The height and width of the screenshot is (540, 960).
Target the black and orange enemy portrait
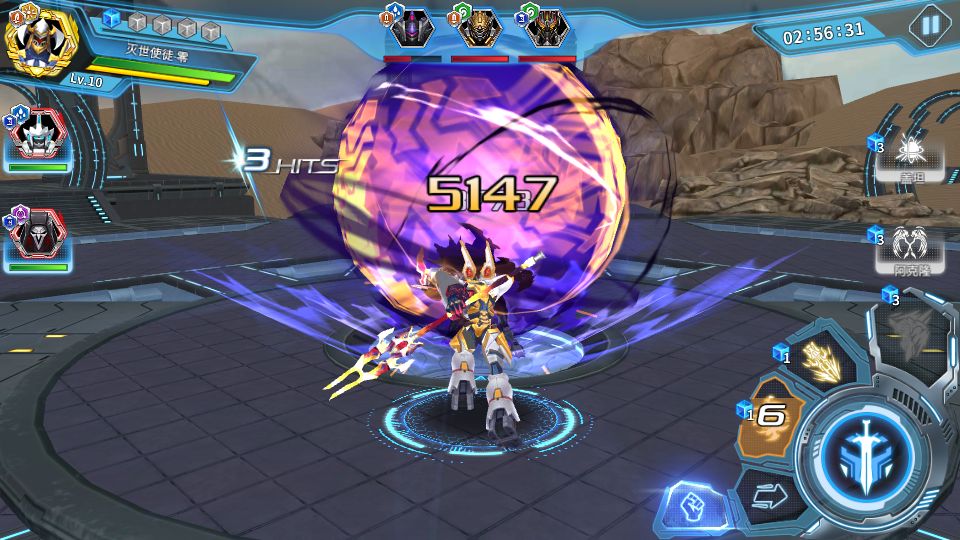pyautogui.click(x=546, y=29)
